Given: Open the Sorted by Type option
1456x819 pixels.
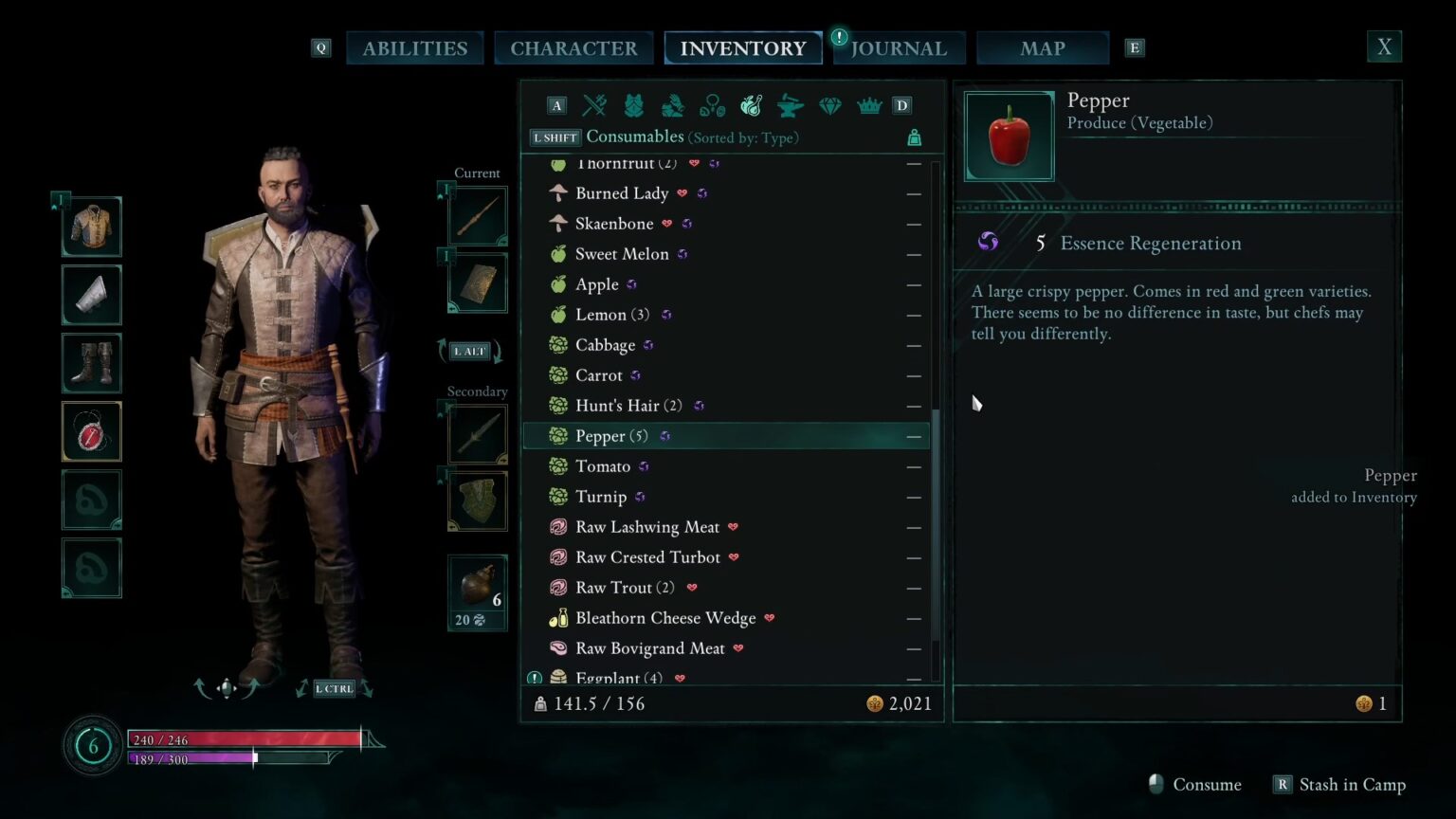Looking at the screenshot, I should tap(746, 137).
